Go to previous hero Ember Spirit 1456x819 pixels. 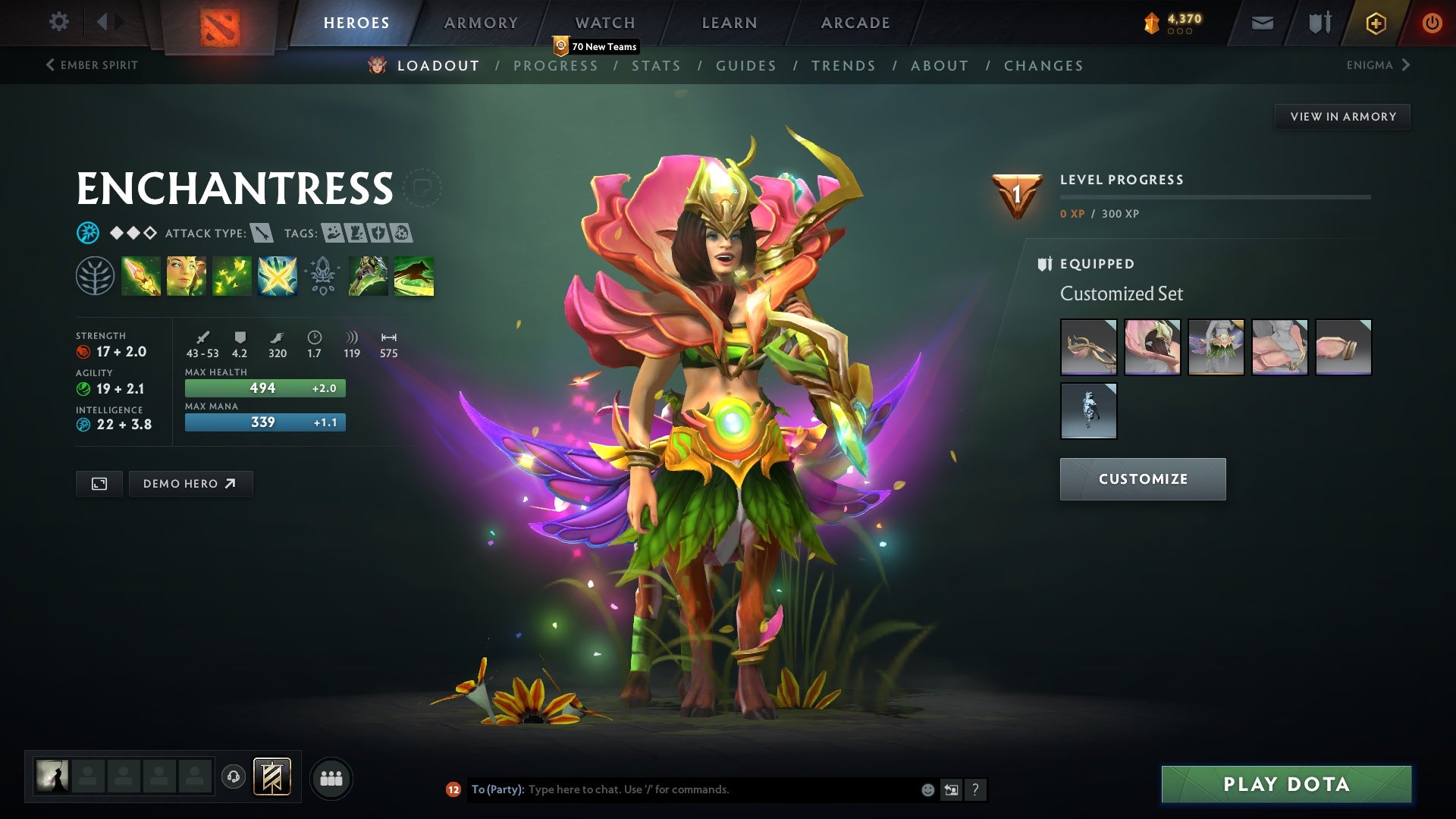(91, 65)
